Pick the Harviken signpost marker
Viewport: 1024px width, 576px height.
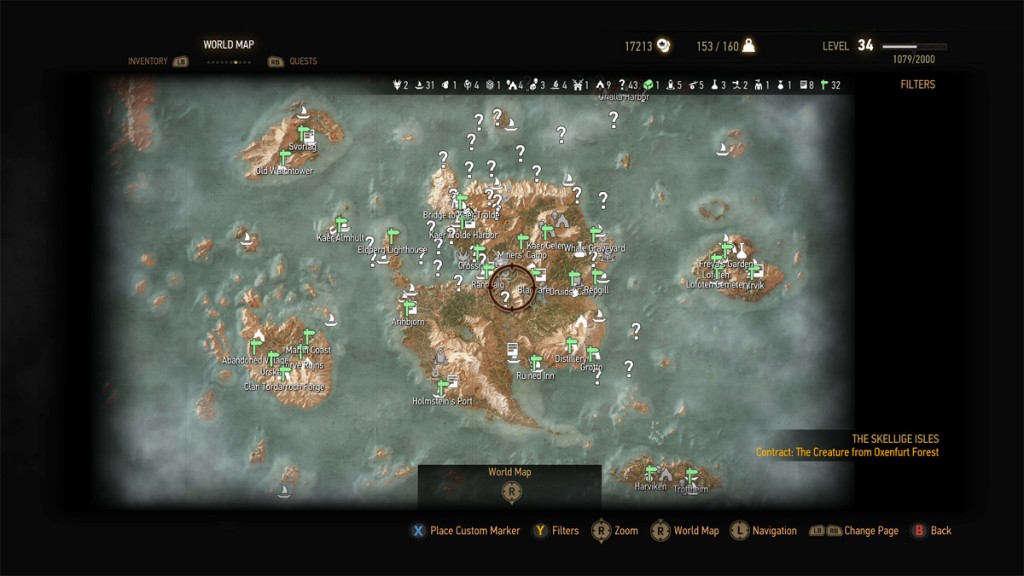651,474
